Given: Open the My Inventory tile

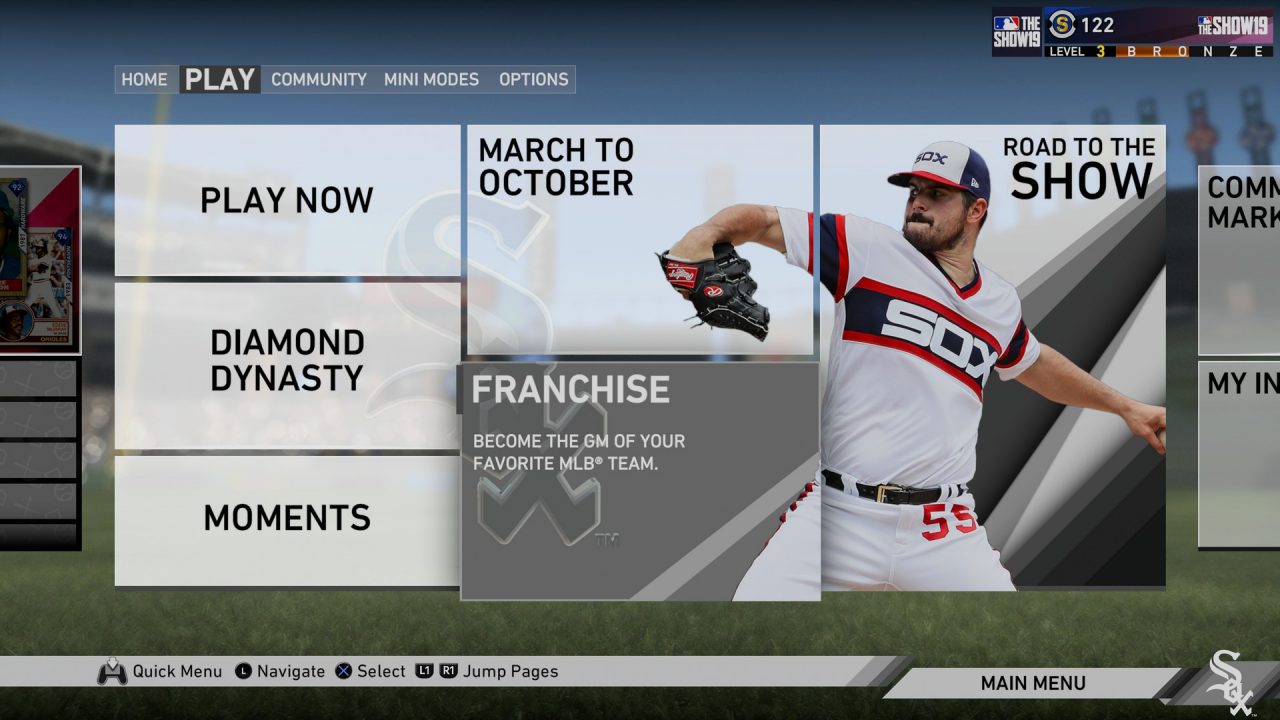Looking at the screenshot, I should 1240,455.
